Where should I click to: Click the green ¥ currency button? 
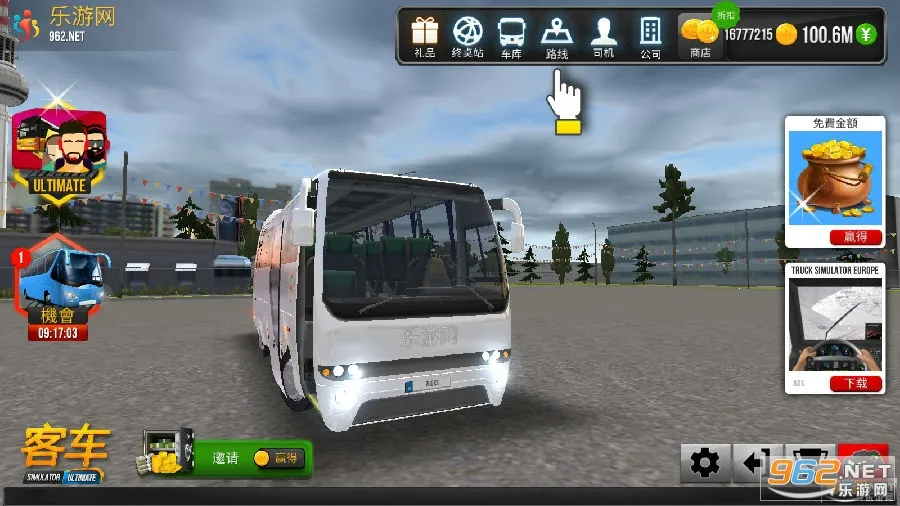point(866,35)
